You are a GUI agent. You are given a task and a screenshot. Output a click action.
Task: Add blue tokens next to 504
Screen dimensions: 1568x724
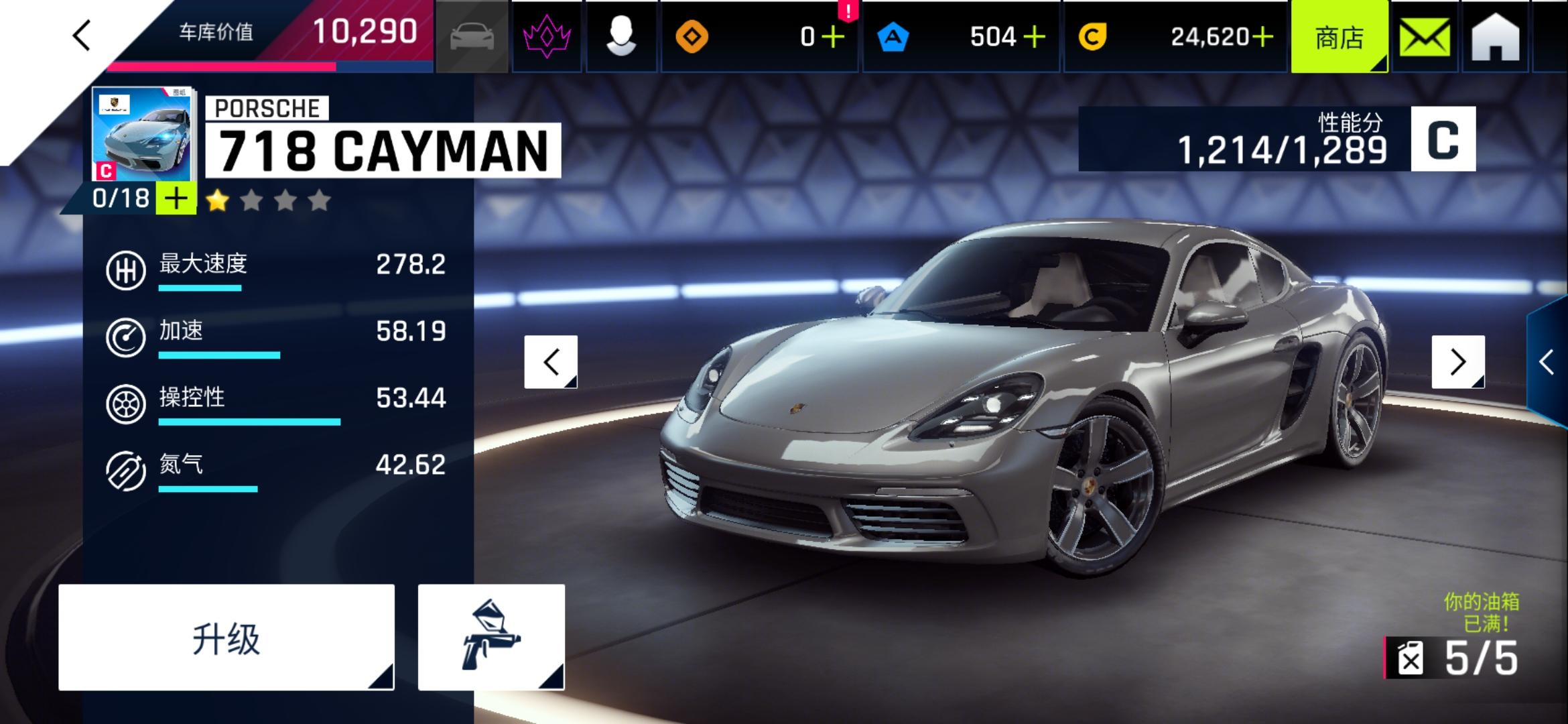click(1034, 37)
